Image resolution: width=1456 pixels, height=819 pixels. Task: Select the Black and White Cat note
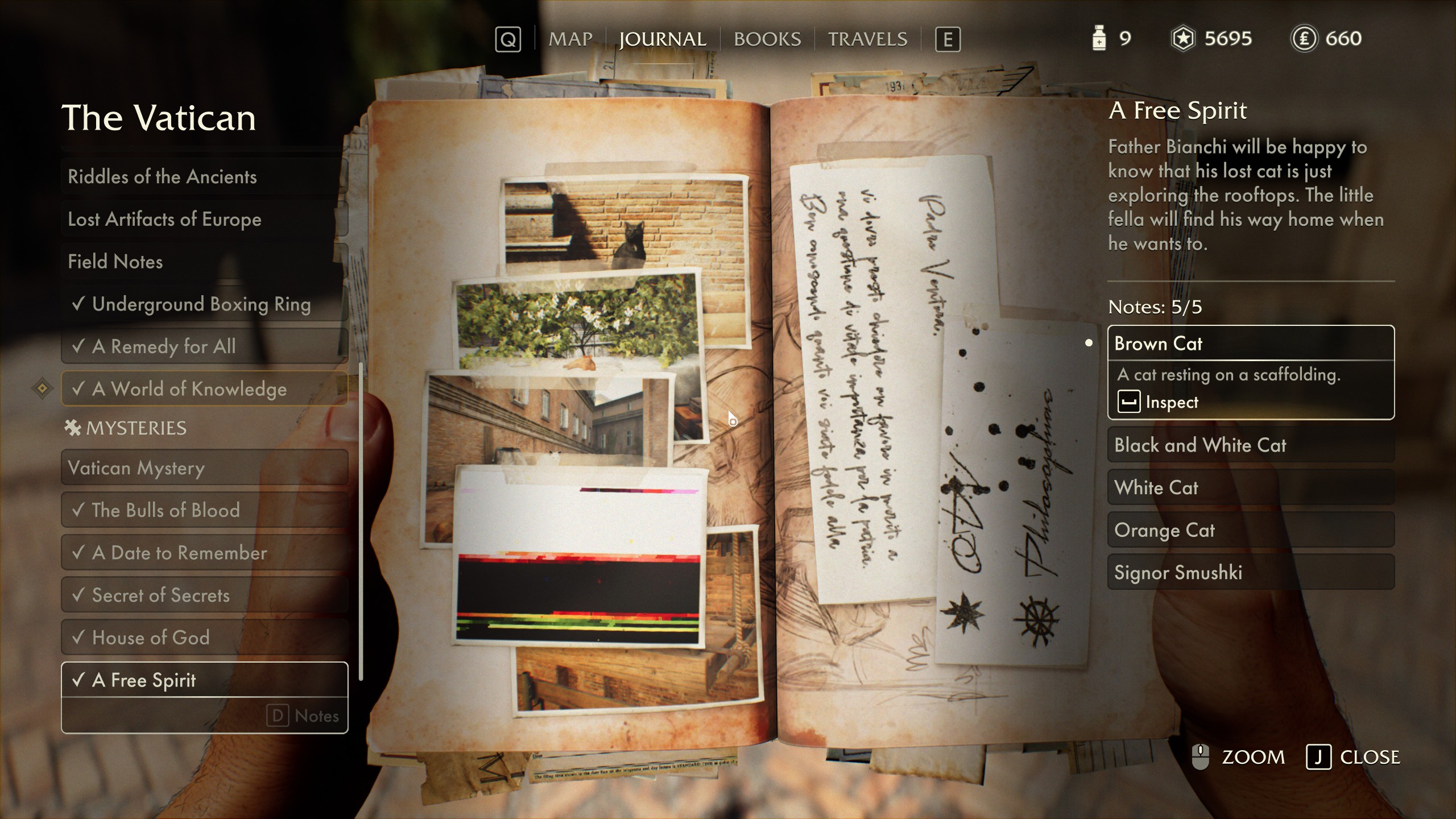[1250, 445]
